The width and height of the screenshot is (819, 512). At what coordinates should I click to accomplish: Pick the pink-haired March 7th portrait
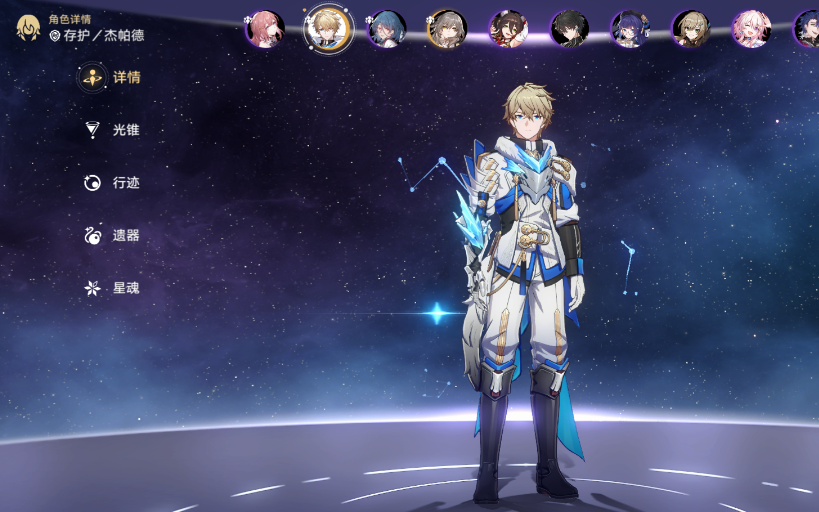pyautogui.click(x=751, y=29)
